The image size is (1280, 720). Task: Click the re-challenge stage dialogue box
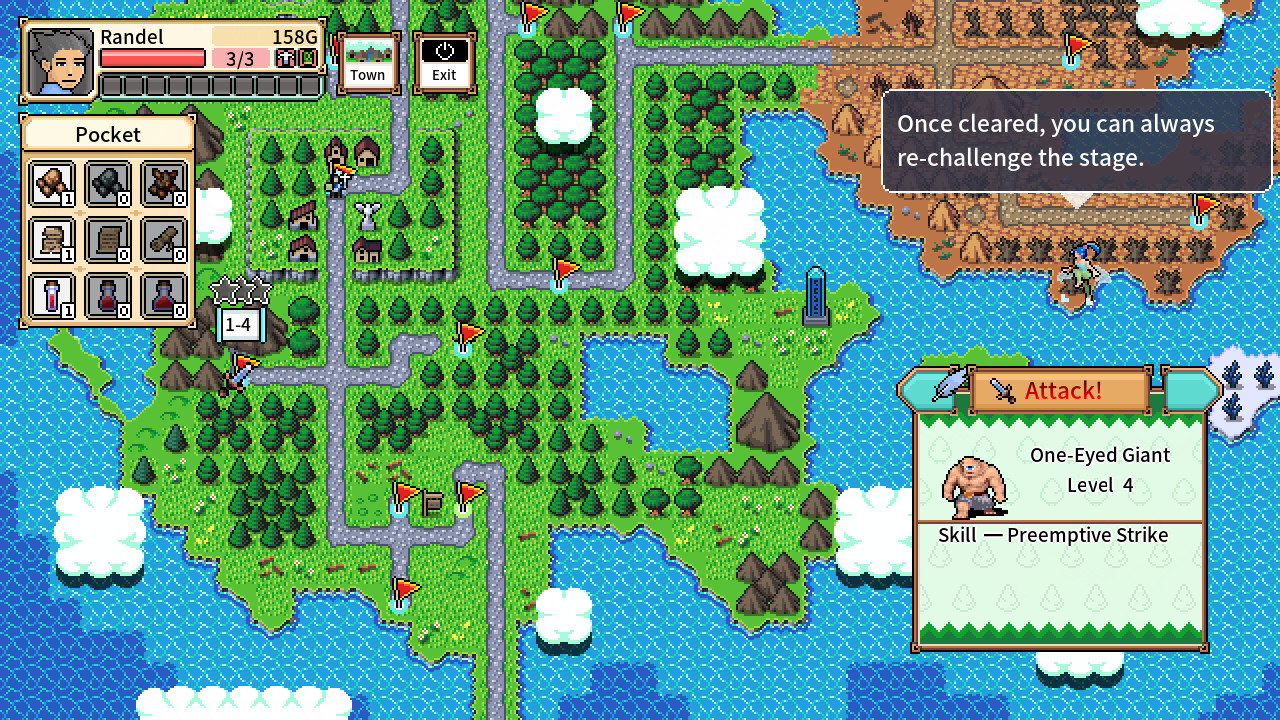[1077, 140]
